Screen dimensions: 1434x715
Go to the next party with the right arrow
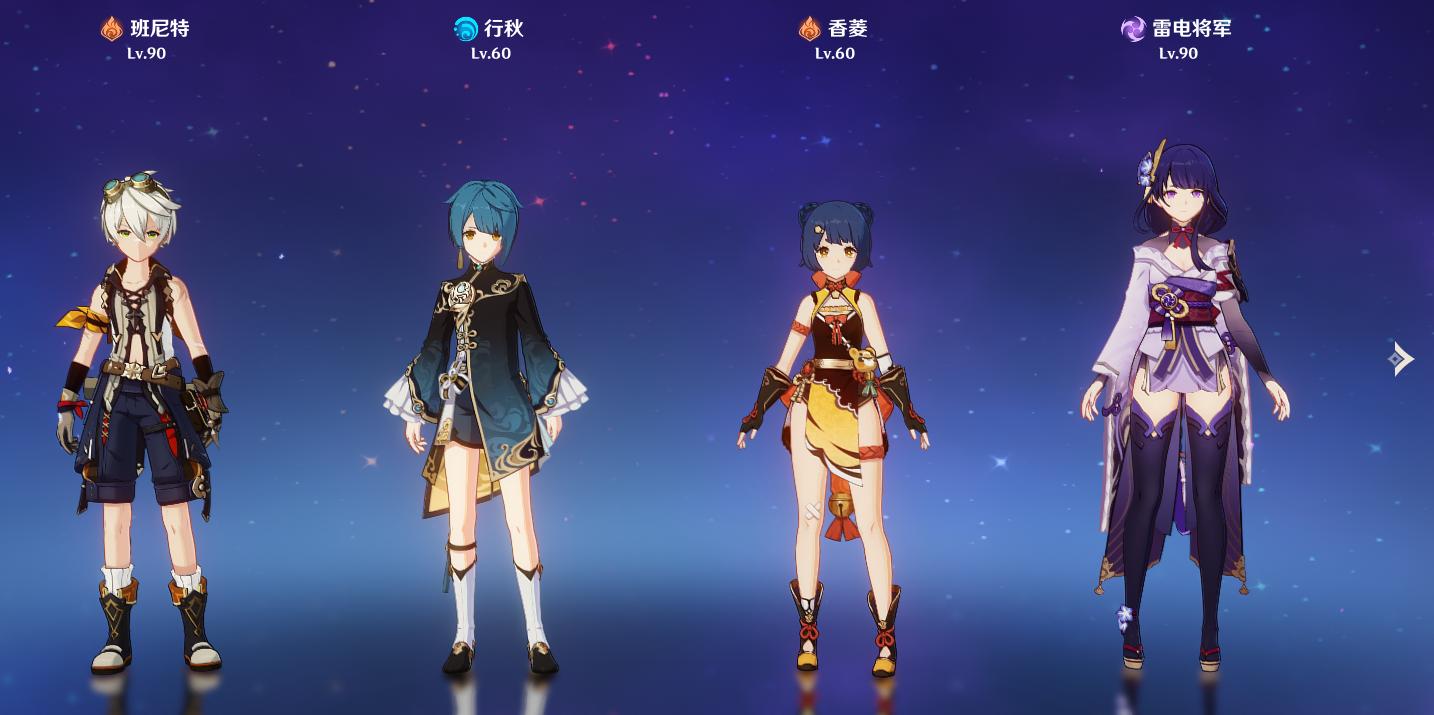[1402, 358]
